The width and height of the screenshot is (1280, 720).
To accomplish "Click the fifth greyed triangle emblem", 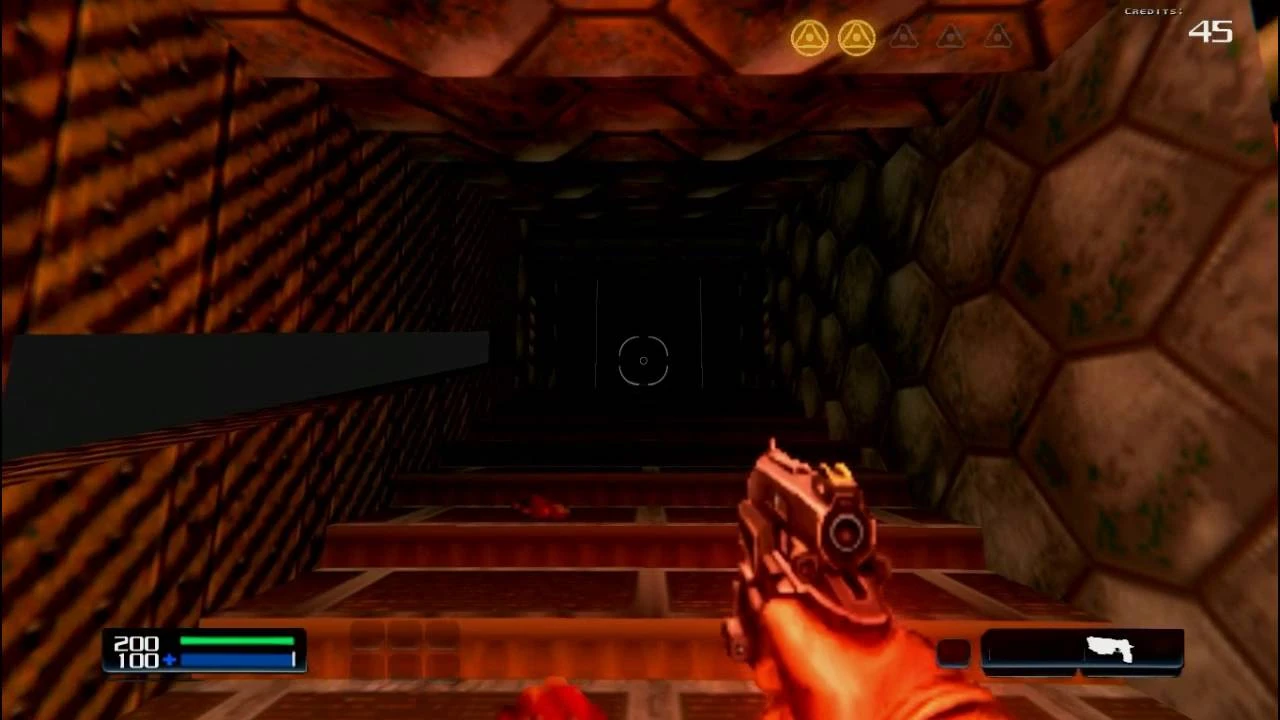I will pyautogui.click(x=997, y=36).
